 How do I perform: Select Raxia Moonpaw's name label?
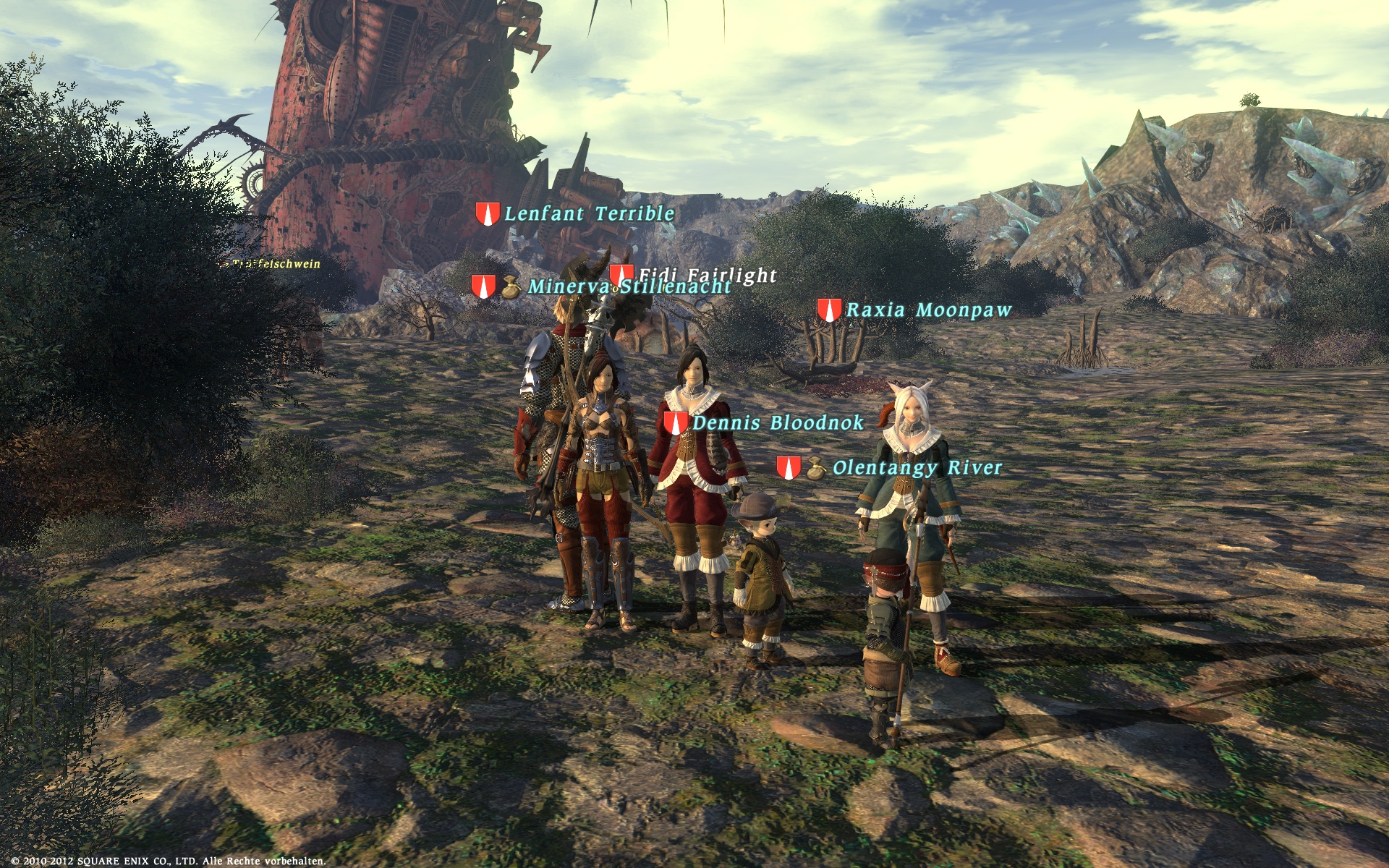tap(929, 310)
